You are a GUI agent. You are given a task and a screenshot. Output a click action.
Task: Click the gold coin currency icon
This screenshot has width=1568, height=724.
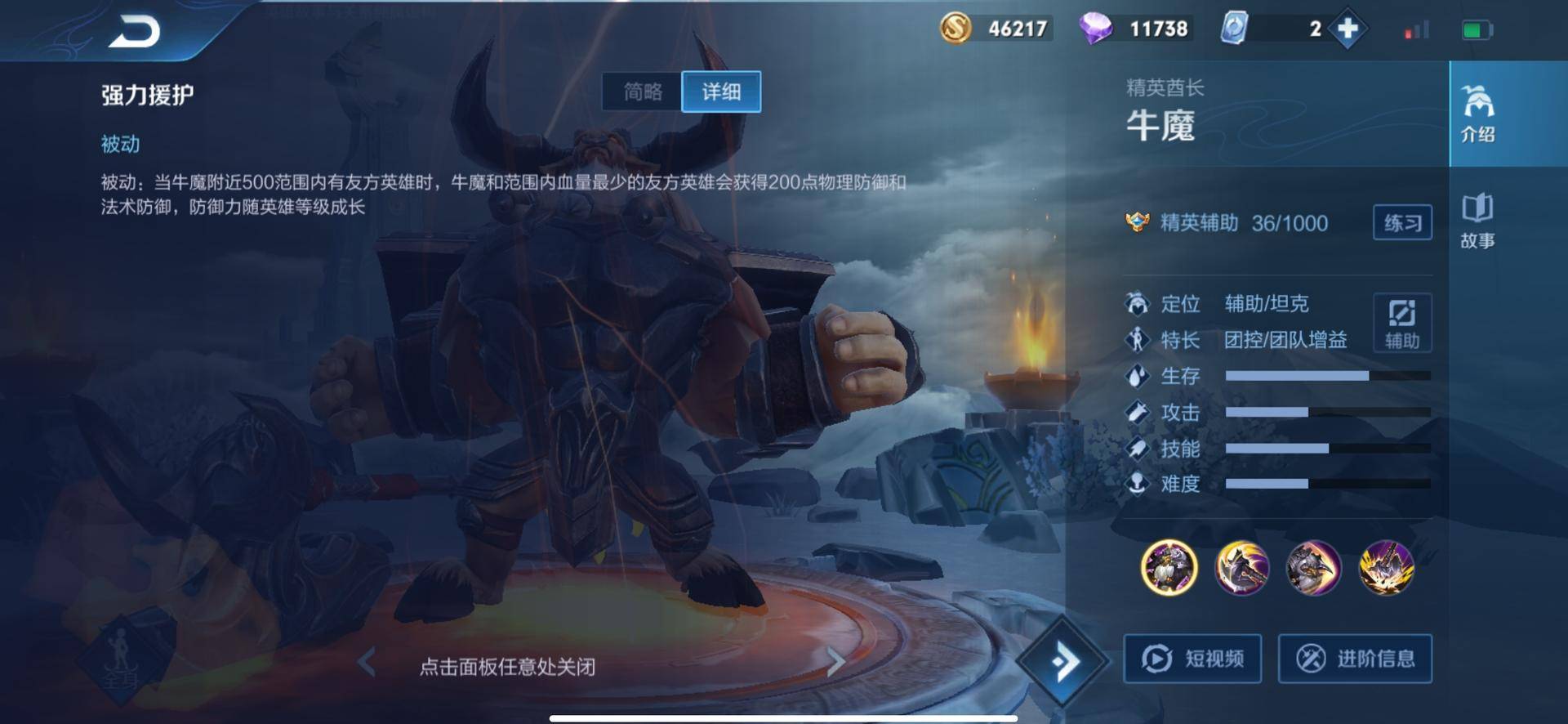coord(955,27)
